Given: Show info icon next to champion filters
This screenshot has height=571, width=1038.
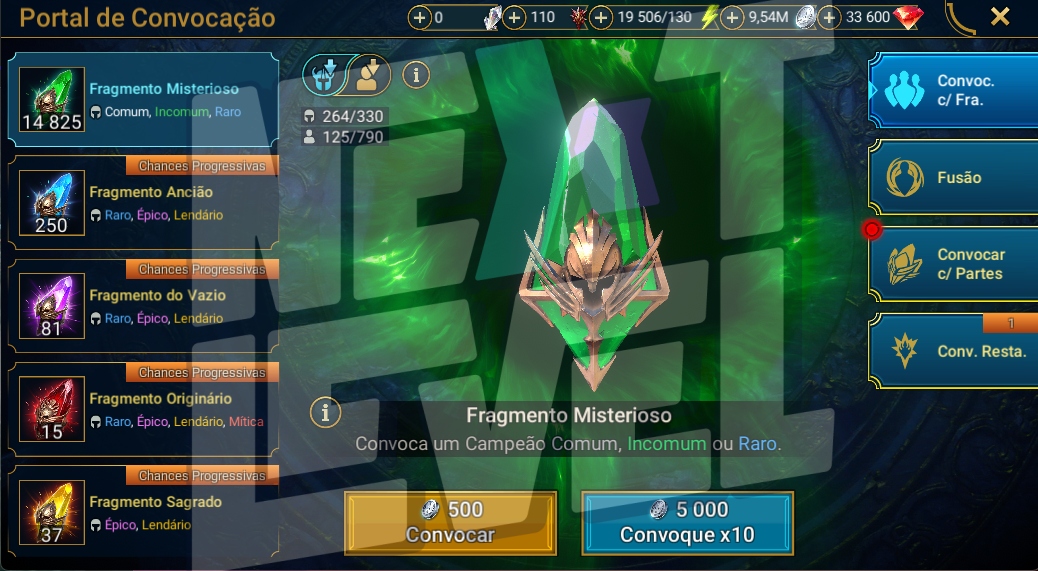Looking at the screenshot, I should (416, 74).
